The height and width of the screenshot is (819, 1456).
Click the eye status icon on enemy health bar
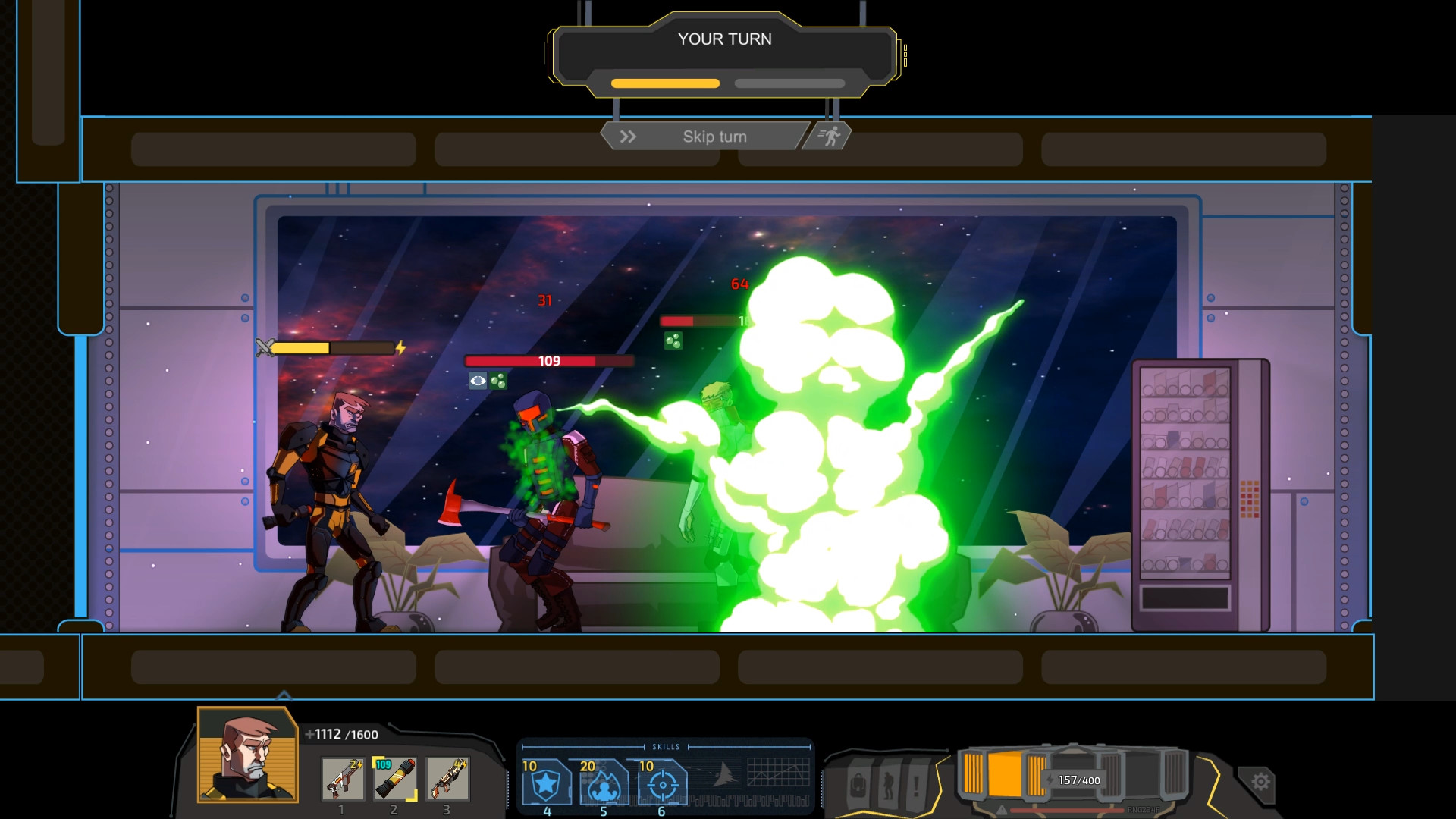477,379
